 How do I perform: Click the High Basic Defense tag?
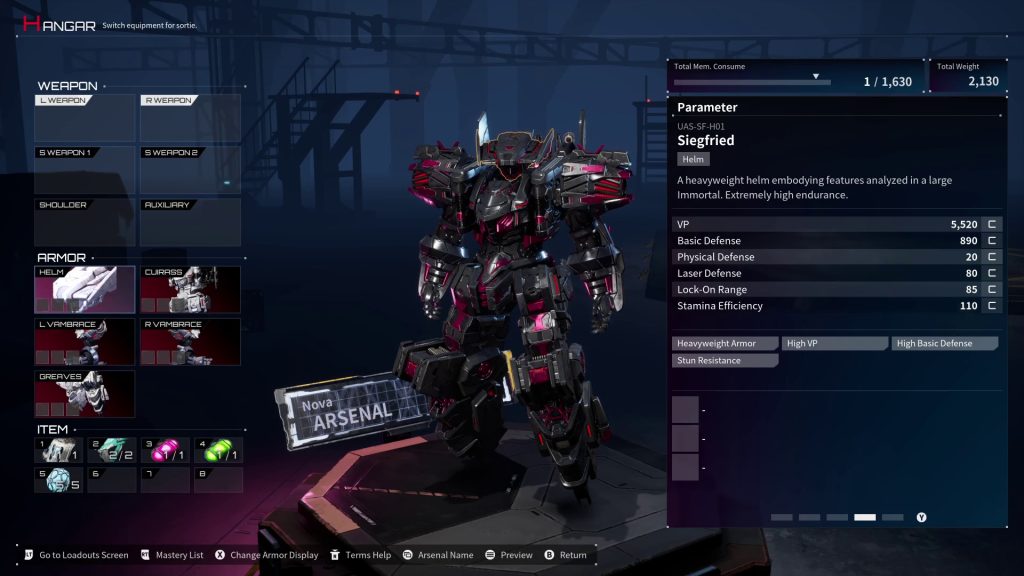point(945,344)
